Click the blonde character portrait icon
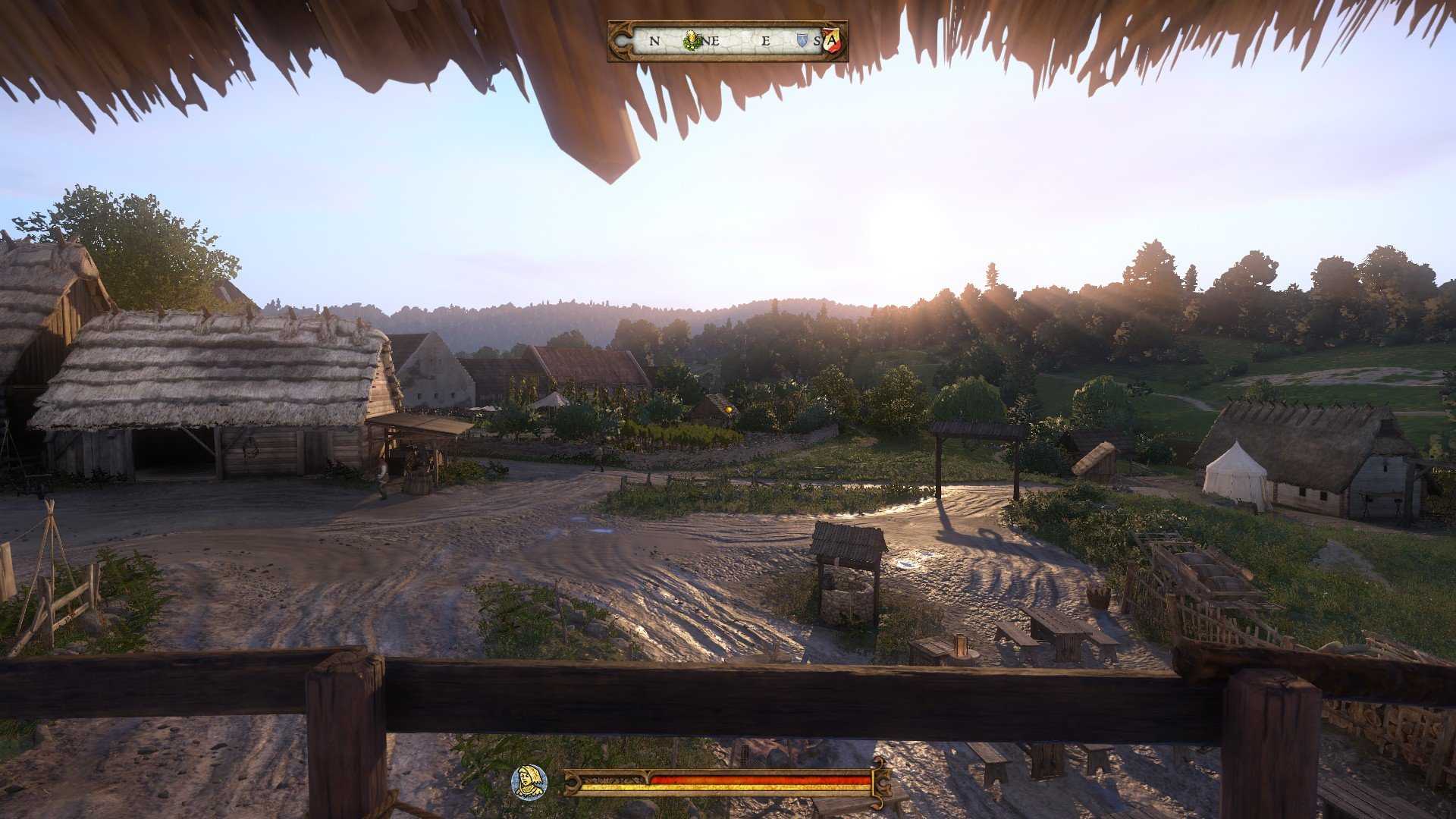This screenshot has width=1456, height=819. point(529,781)
